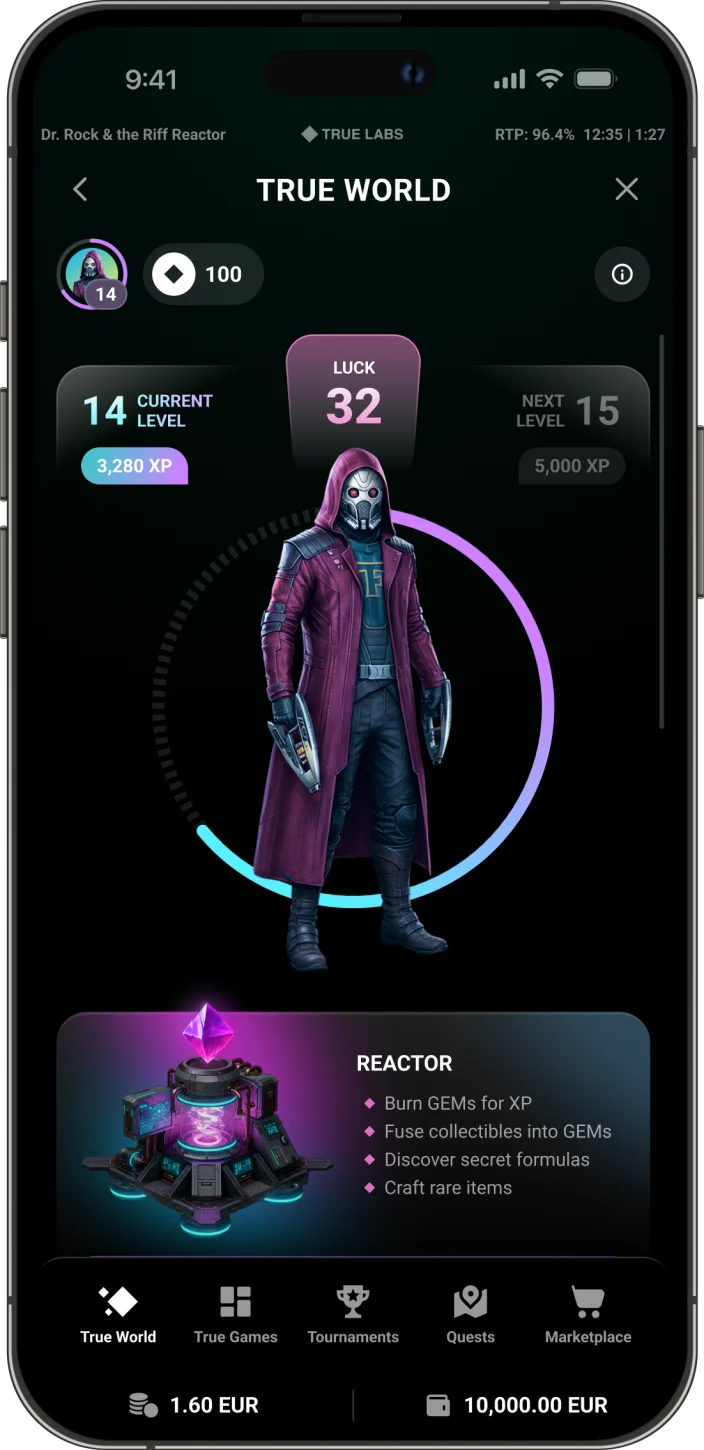Image resolution: width=704 pixels, height=1450 pixels.
Task: Show the Quests tab
Action: tap(470, 1315)
